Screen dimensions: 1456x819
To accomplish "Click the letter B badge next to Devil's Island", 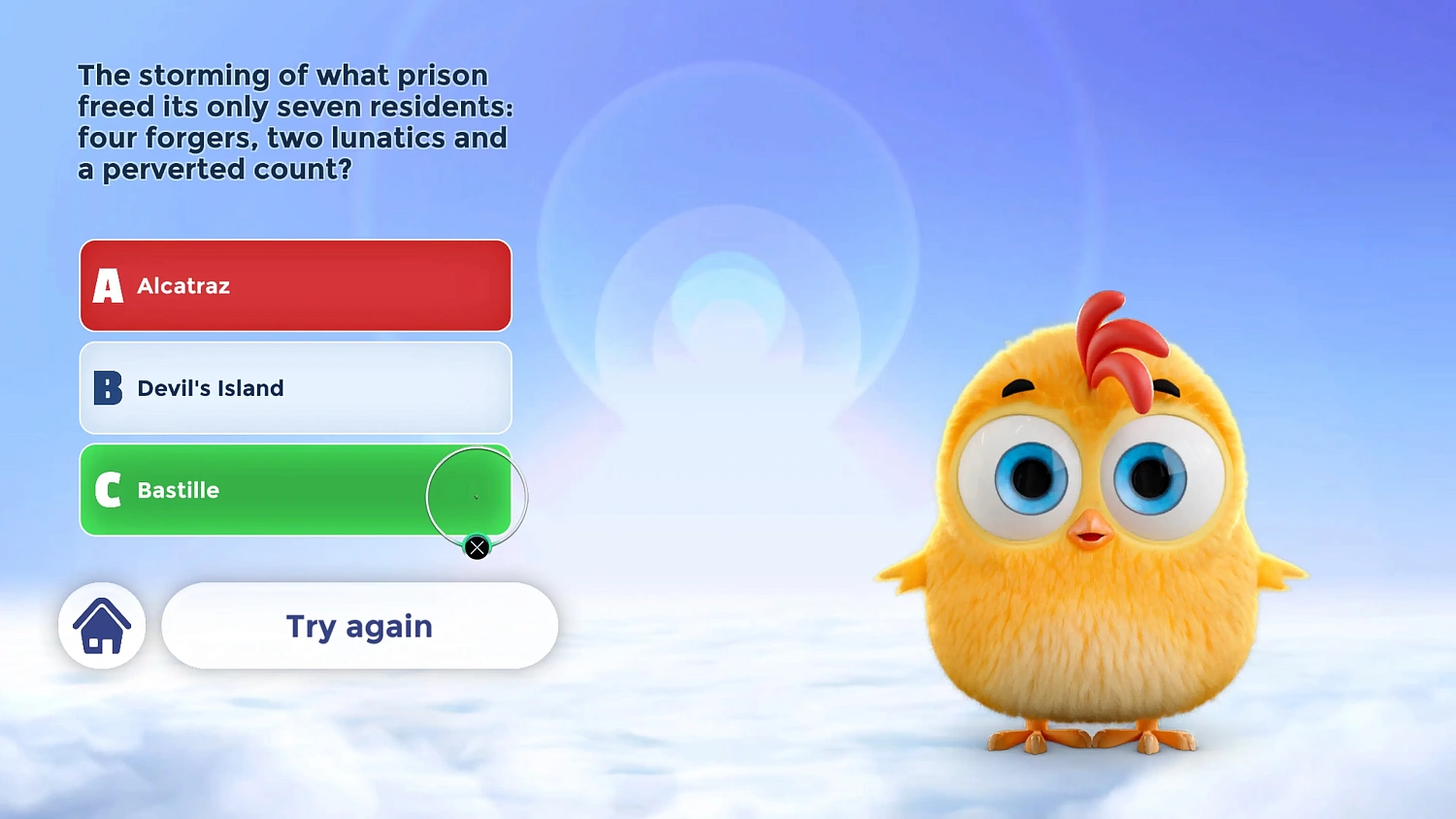I will pyautogui.click(x=107, y=388).
